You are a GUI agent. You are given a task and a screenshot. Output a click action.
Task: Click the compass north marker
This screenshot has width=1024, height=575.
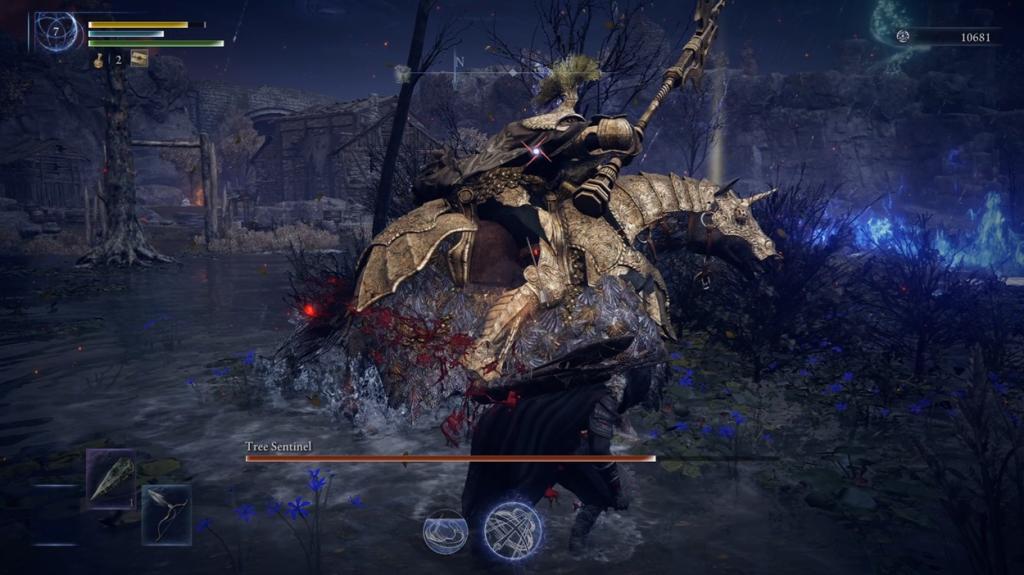click(x=459, y=62)
